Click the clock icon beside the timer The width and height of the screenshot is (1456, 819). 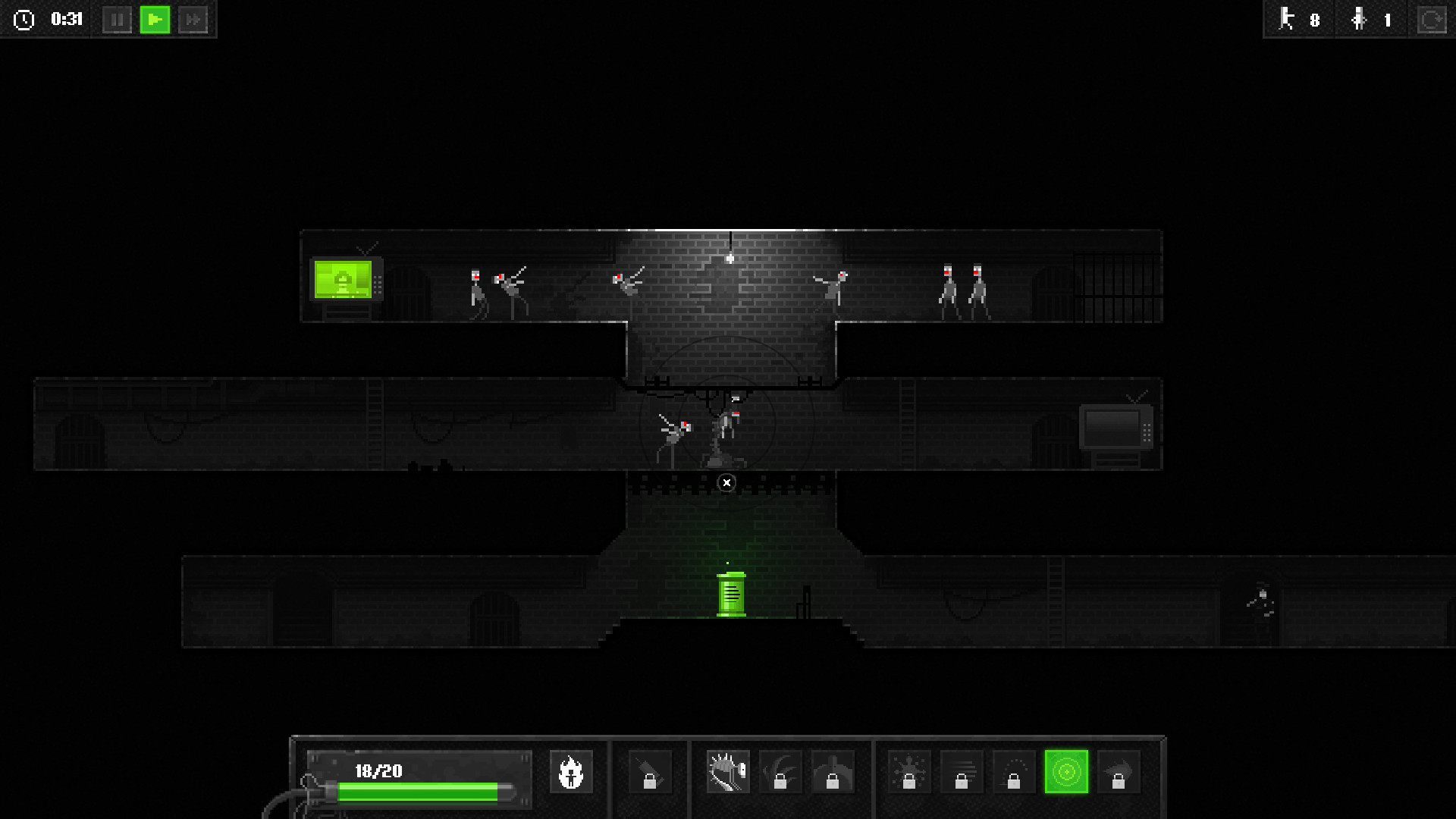[x=23, y=20]
